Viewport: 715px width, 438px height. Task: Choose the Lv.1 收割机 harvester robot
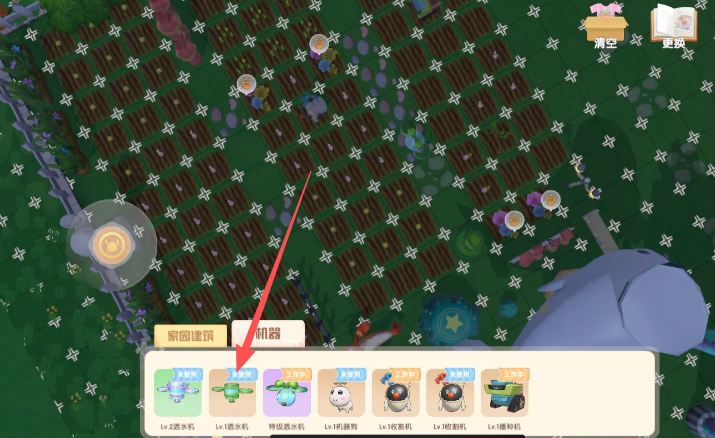point(395,393)
